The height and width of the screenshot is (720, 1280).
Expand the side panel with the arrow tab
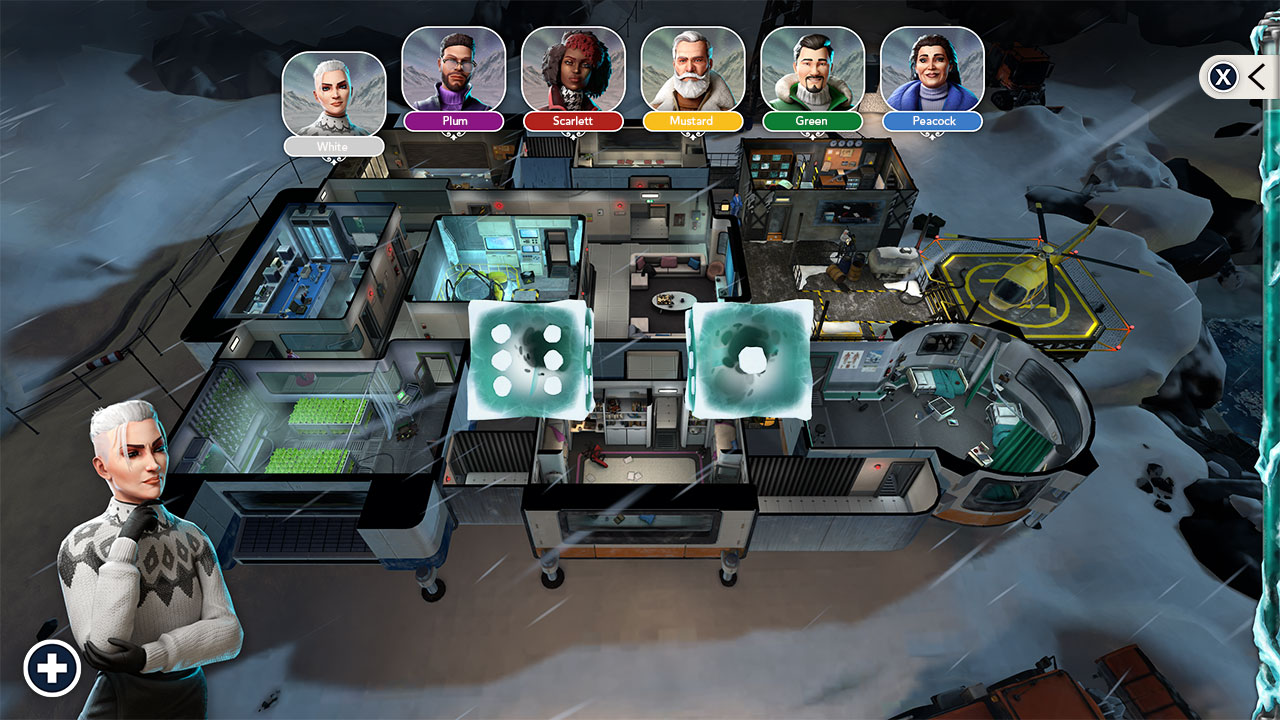pyautogui.click(x=1256, y=76)
